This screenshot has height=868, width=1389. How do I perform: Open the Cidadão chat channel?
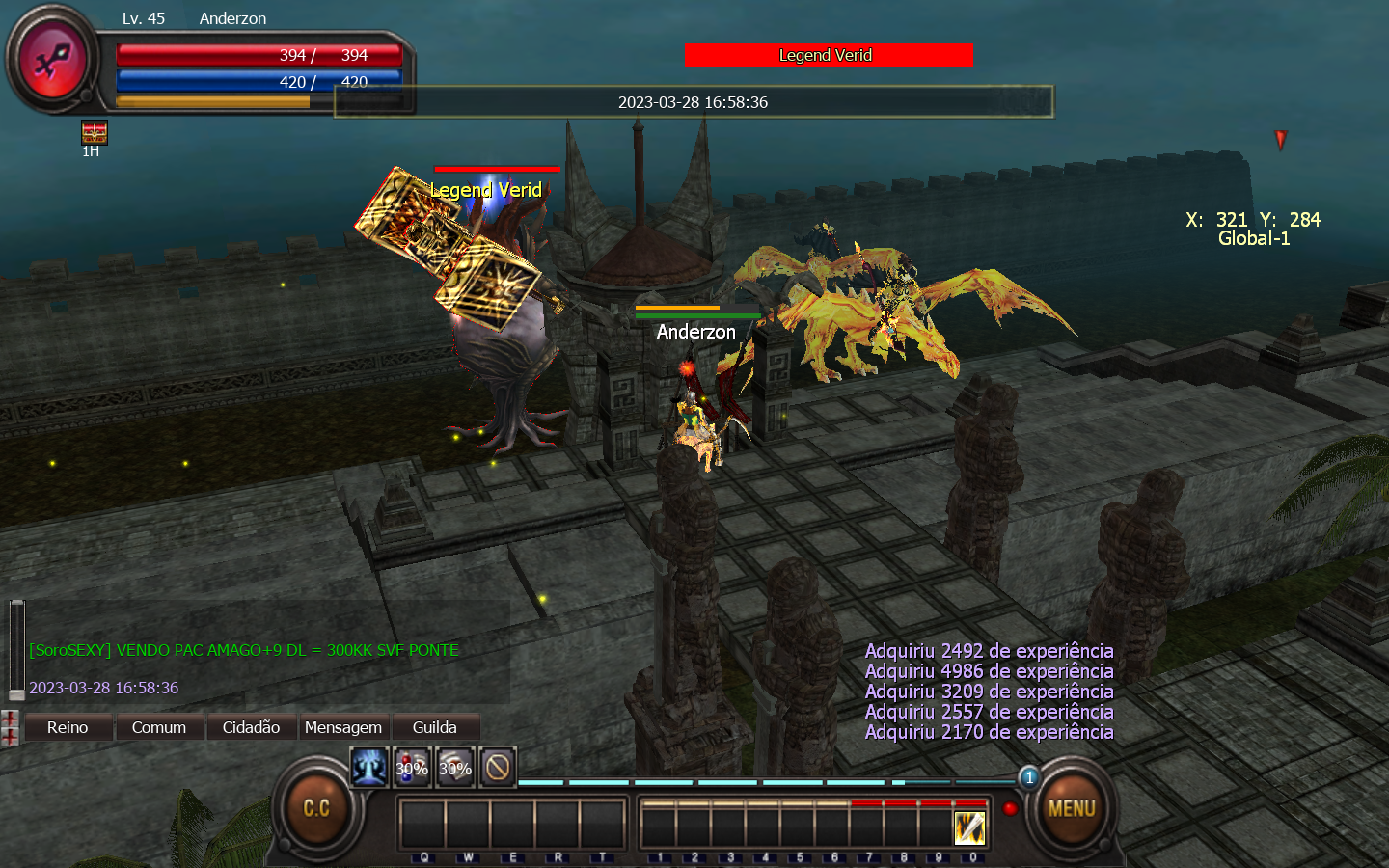click(251, 727)
